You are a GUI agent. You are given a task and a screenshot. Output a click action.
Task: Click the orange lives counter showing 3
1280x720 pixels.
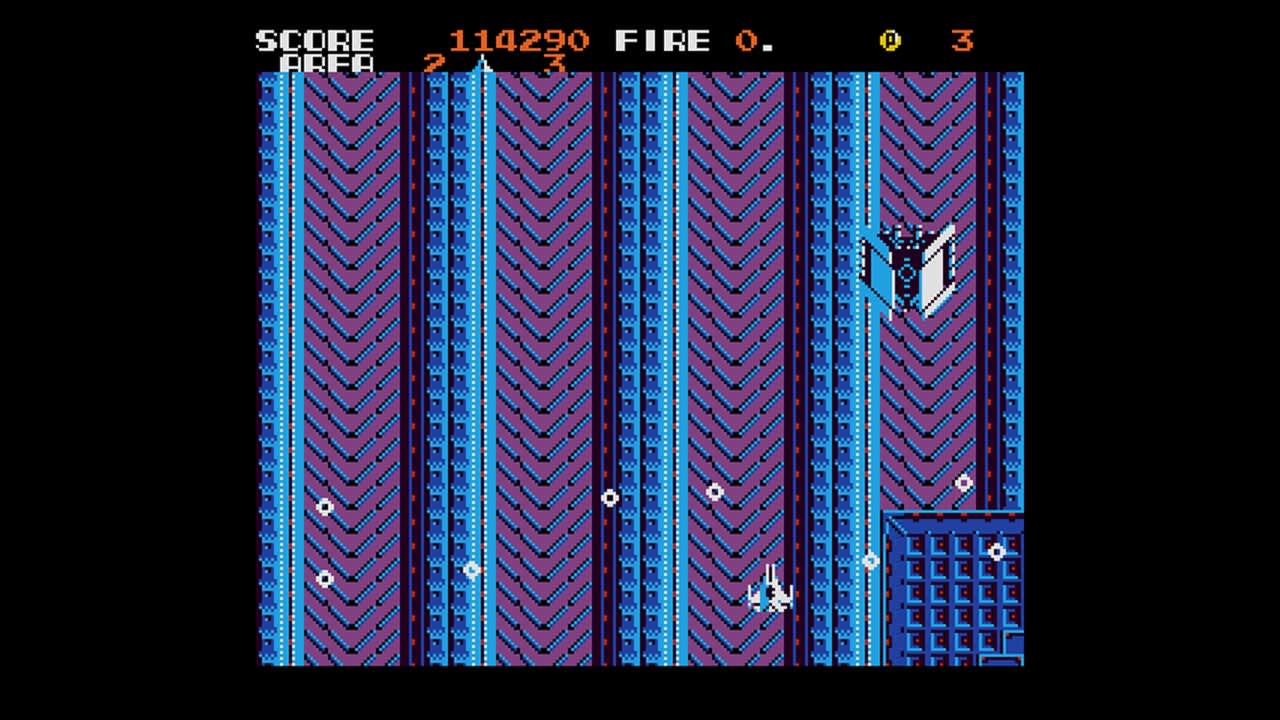(x=961, y=40)
